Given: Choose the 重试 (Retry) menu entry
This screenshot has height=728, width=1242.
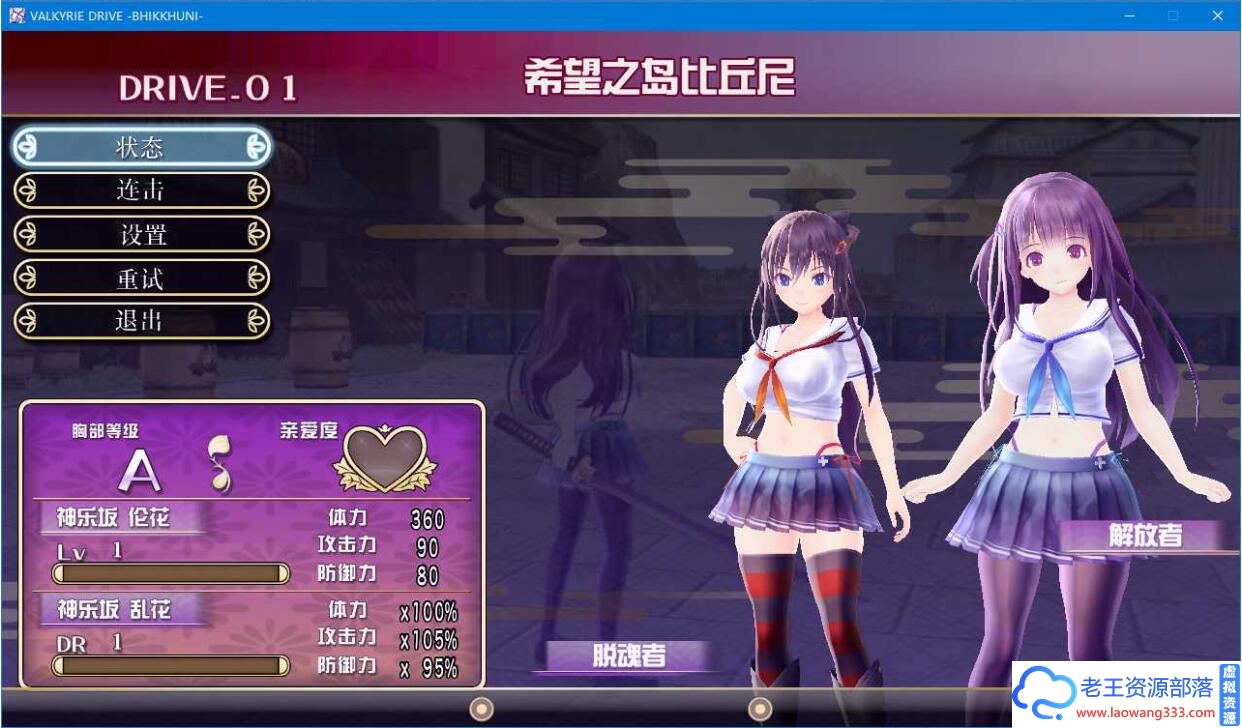Looking at the screenshot, I should tap(141, 278).
